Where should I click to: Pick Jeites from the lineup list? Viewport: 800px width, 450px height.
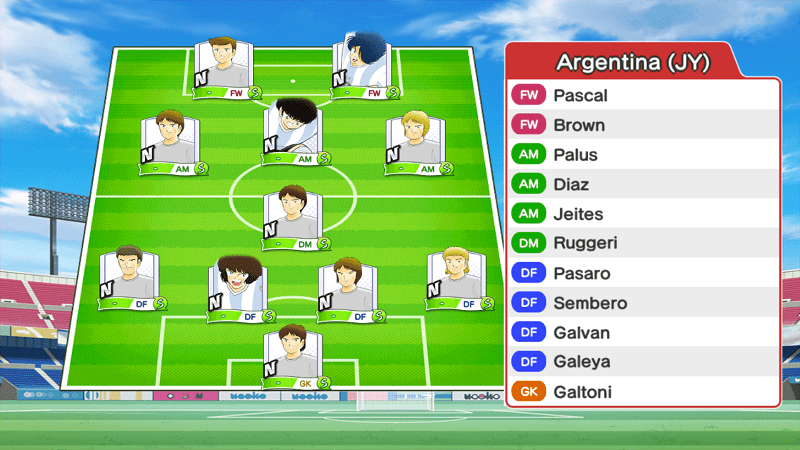(x=641, y=214)
